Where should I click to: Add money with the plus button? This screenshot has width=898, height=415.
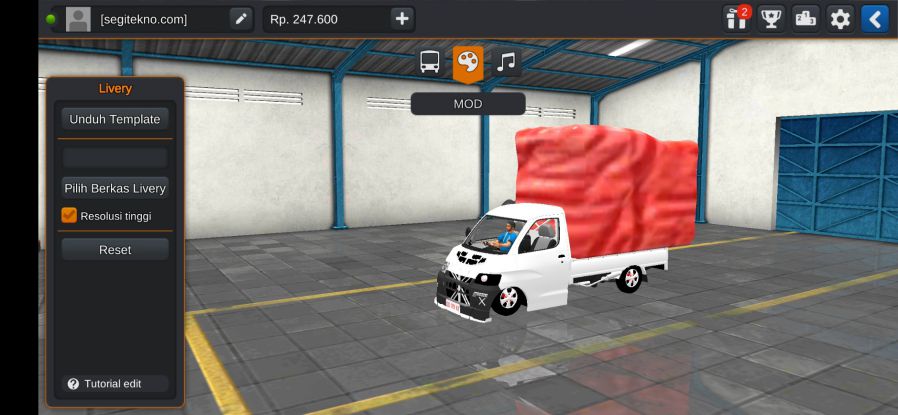tap(401, 19)
